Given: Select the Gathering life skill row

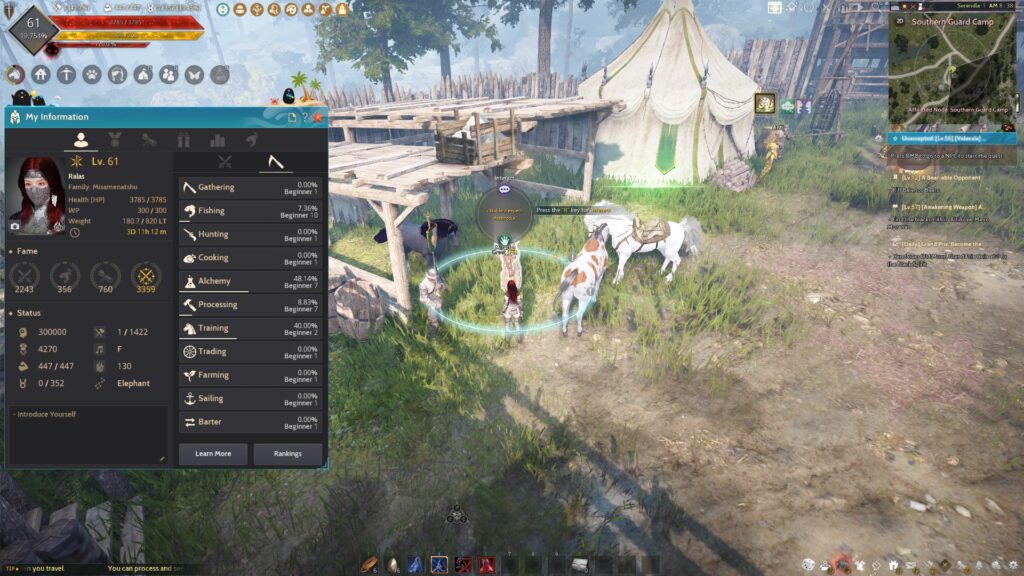Looking at the screenshot, I should [251, 187].
